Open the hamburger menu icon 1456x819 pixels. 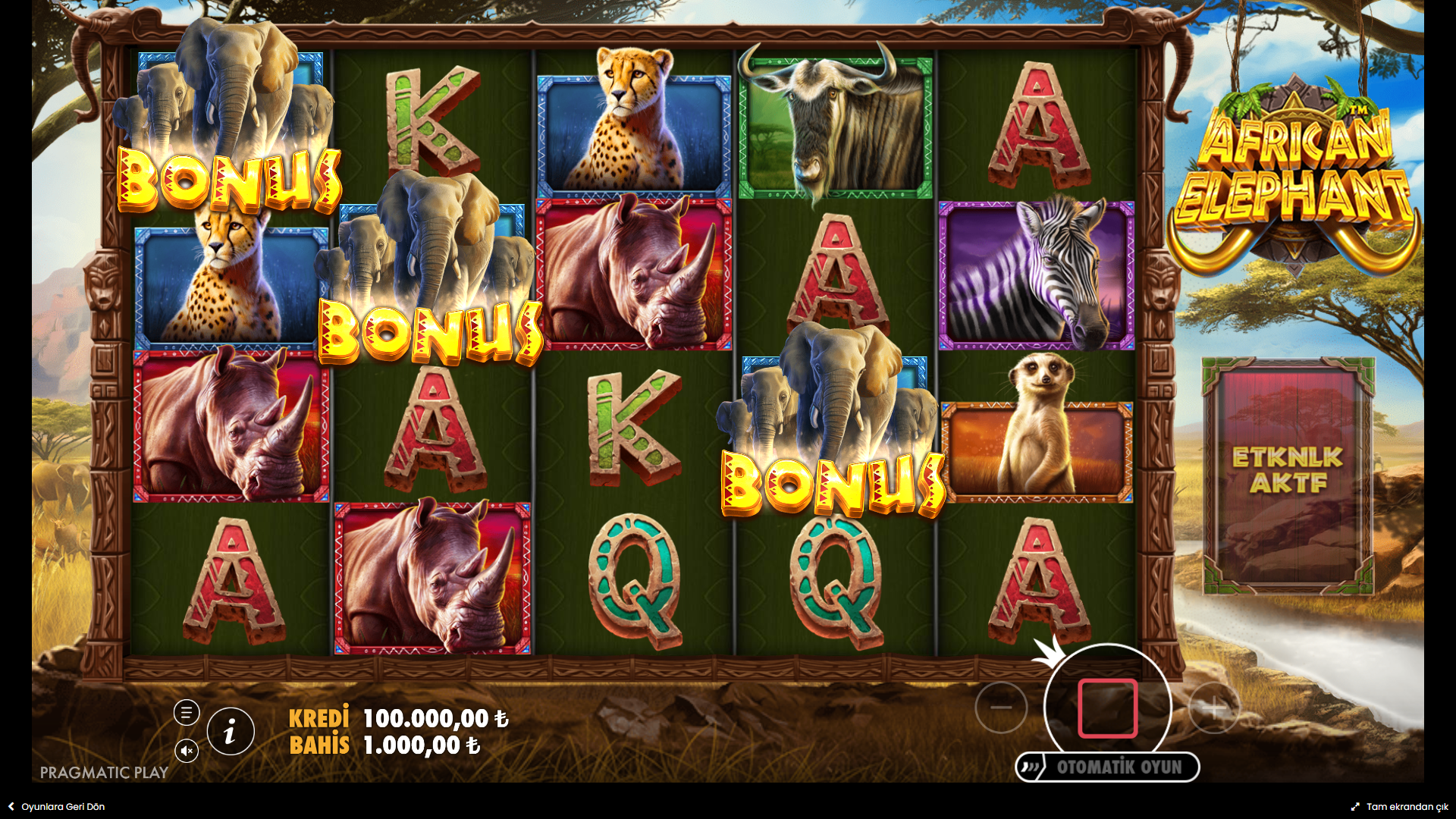tap(187, 713)
